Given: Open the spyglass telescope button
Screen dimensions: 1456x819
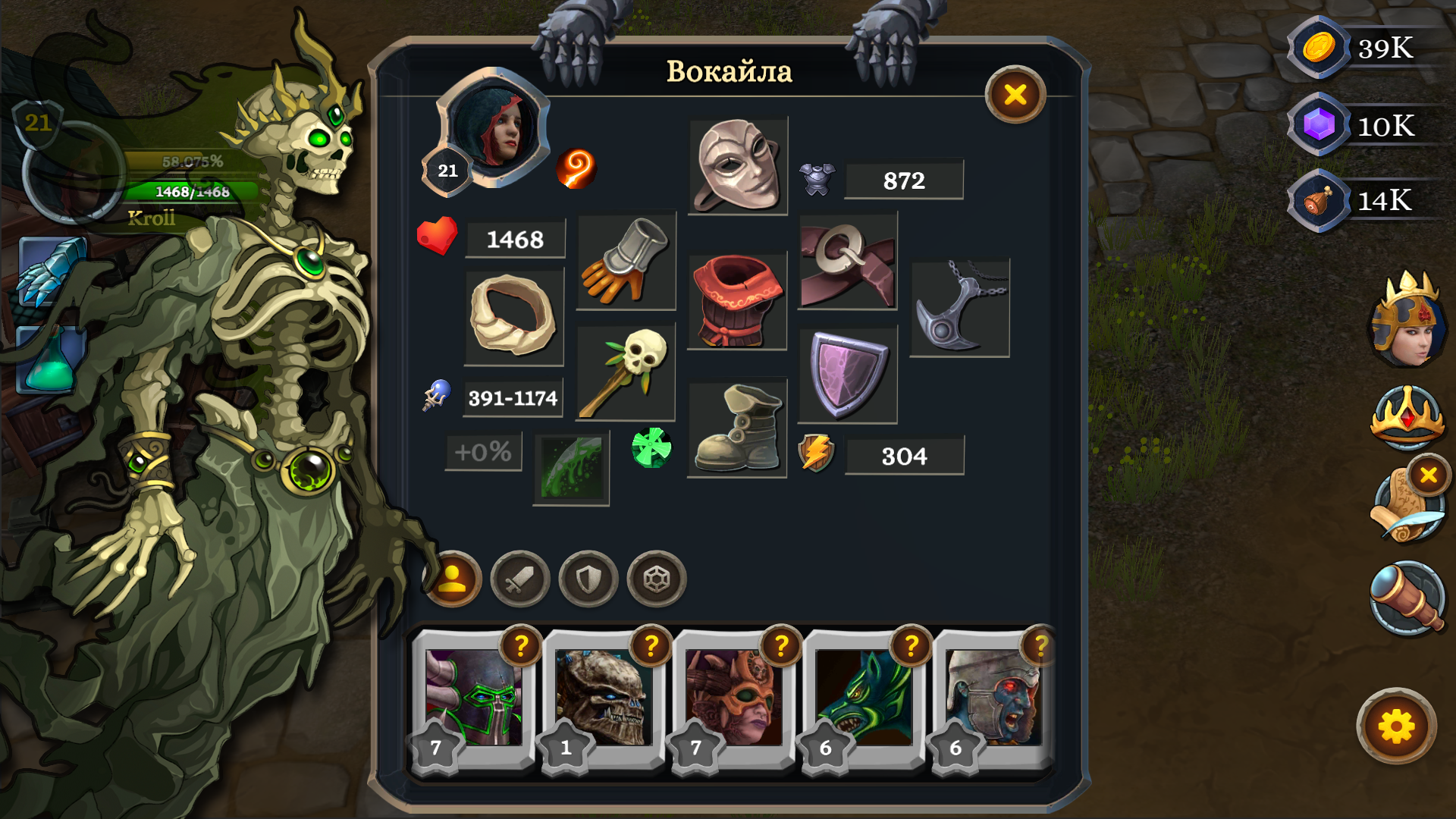Looking at the screenshot, I should [x=1407, y=598].
